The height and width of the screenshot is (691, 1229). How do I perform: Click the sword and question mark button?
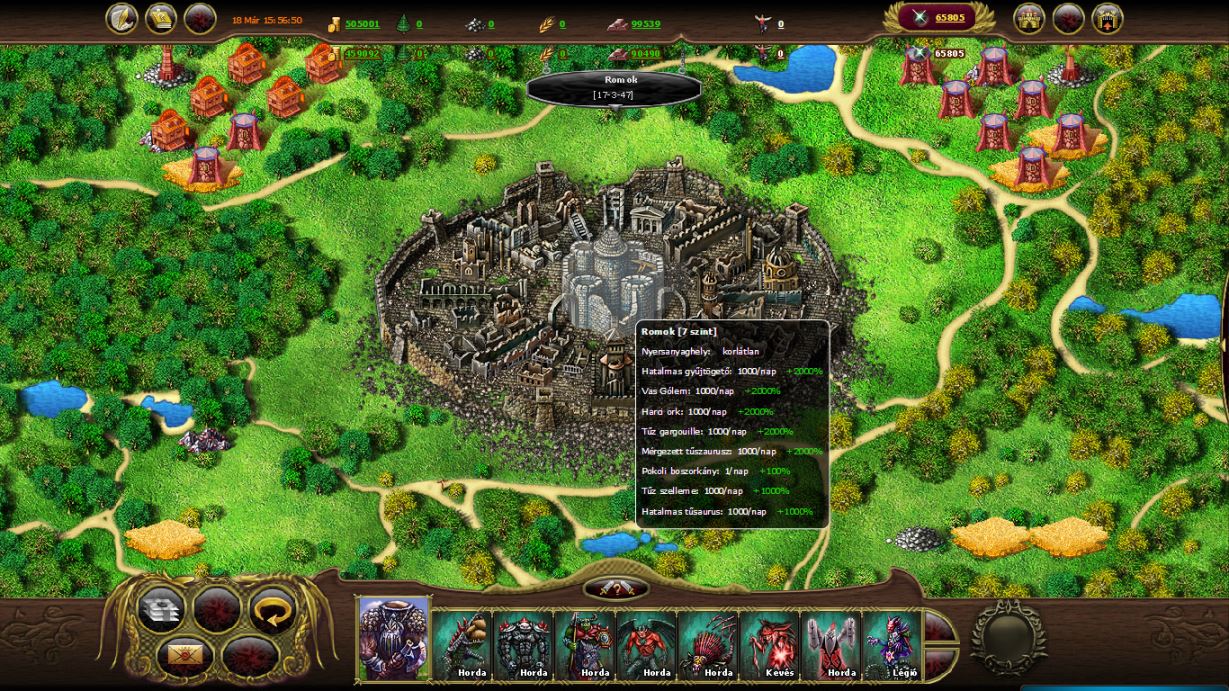(x=616, y=589)
